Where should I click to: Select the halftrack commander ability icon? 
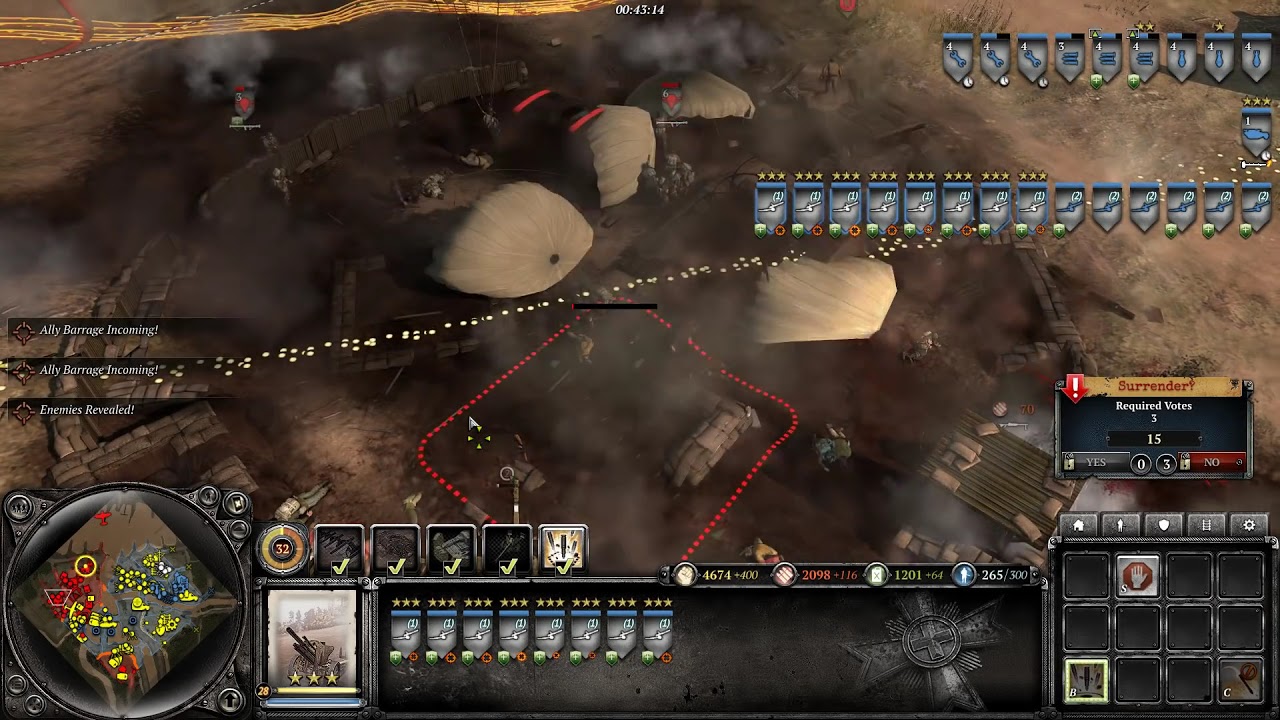pyautogui.click(x=451, y=549)
